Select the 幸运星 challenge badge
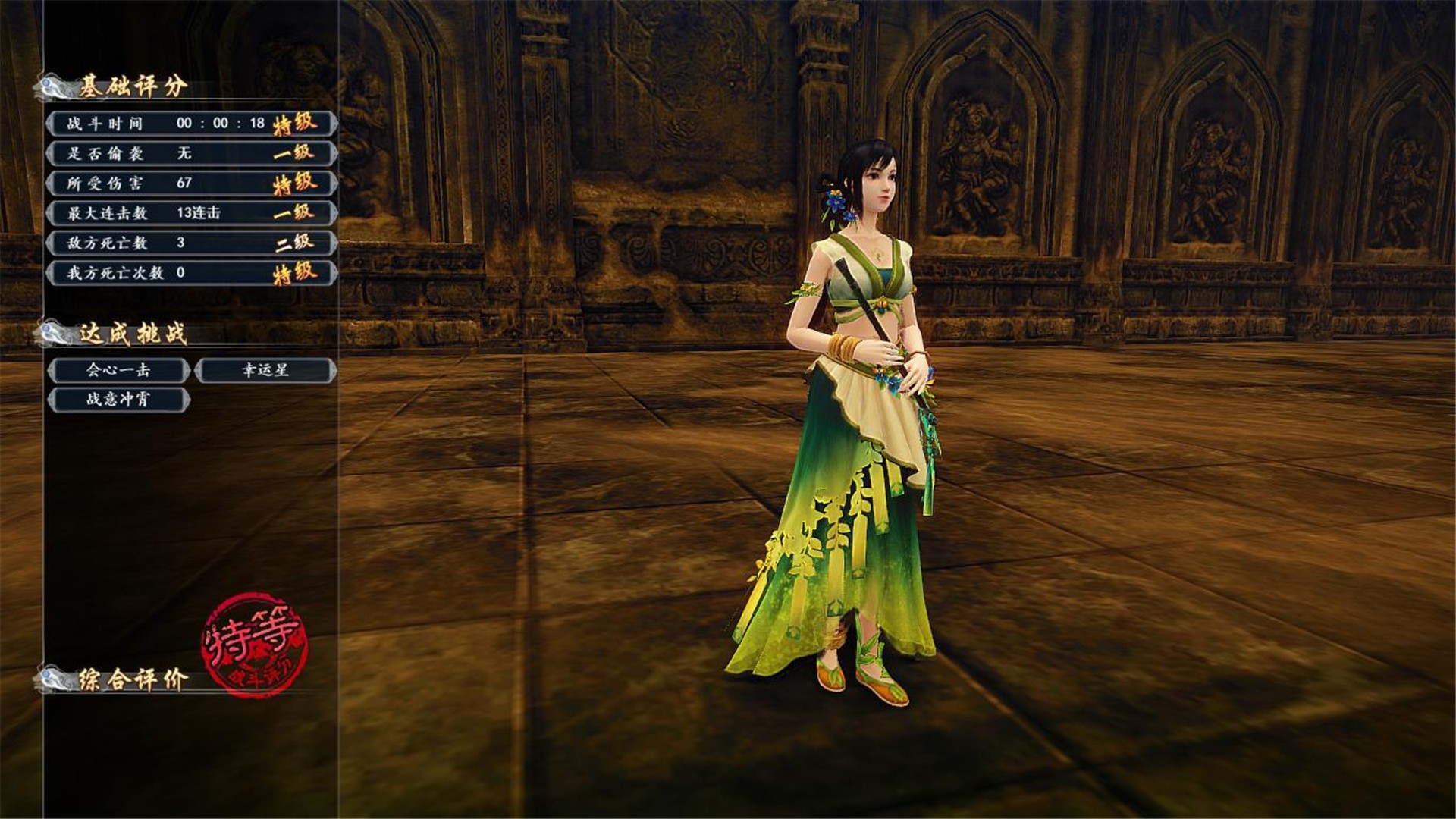 click(x=265, y=370)
